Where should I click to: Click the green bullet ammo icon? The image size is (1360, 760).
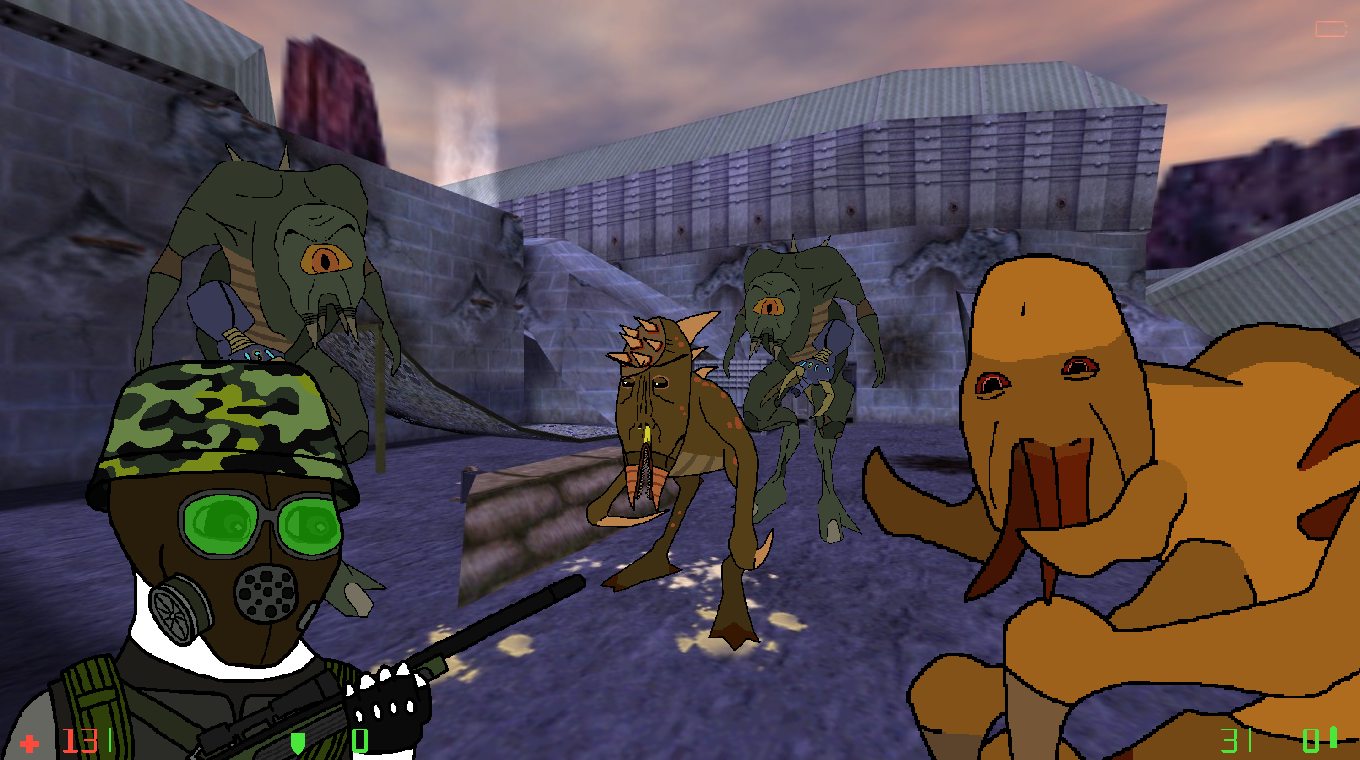click(1332, 739)
